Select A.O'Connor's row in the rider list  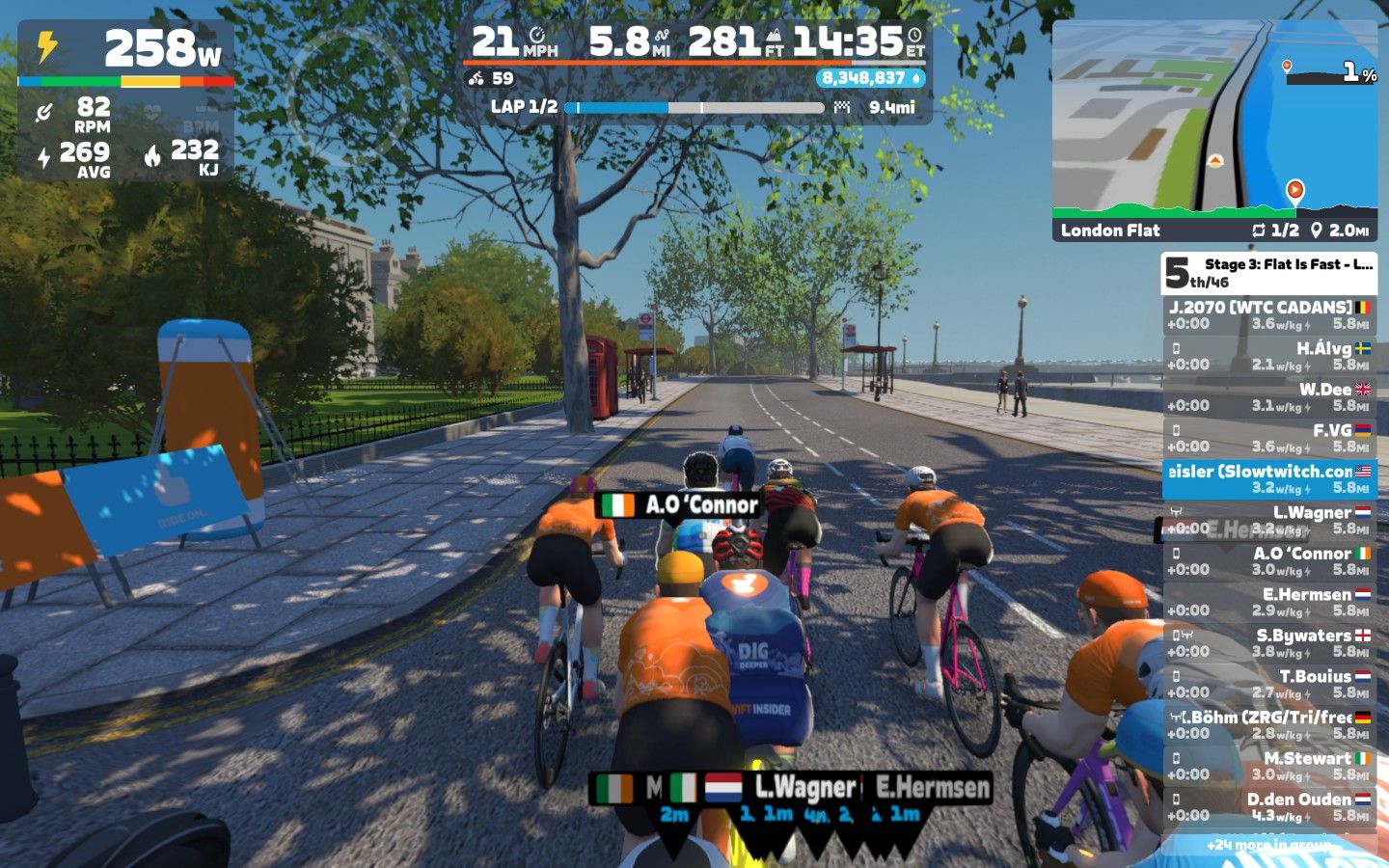pyautogui.click(x=1268, y=561)
